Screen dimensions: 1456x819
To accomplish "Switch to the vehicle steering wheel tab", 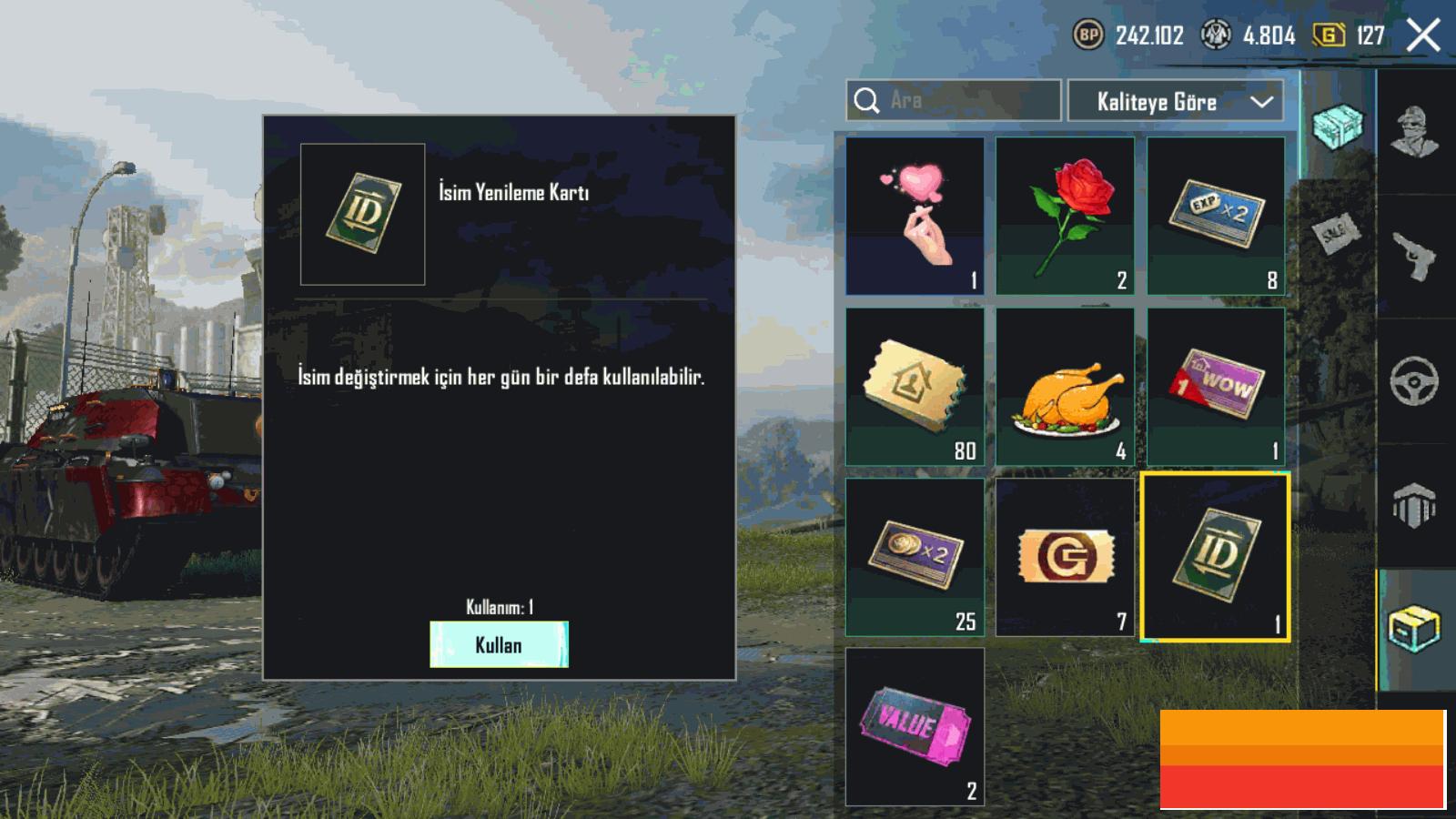I will (x=1415, y=380).
